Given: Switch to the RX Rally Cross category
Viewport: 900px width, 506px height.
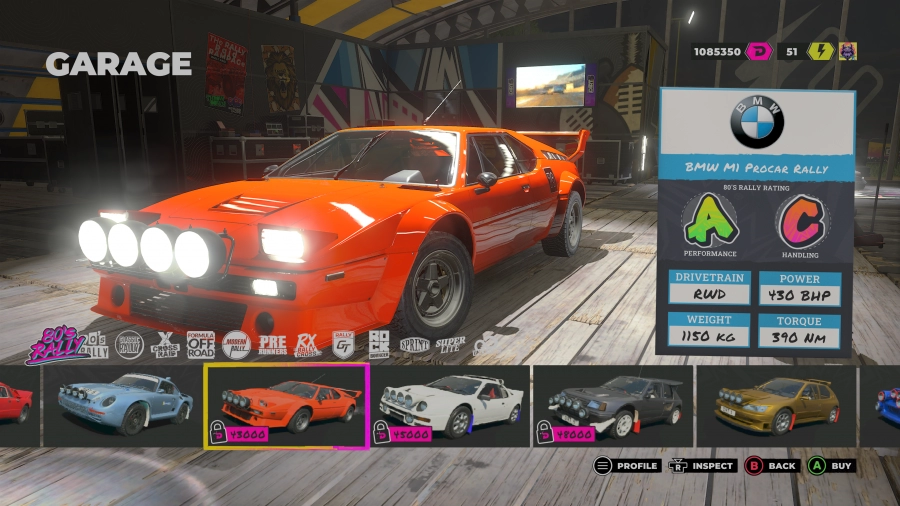Looking at the screenshot, I should point(308,345).
